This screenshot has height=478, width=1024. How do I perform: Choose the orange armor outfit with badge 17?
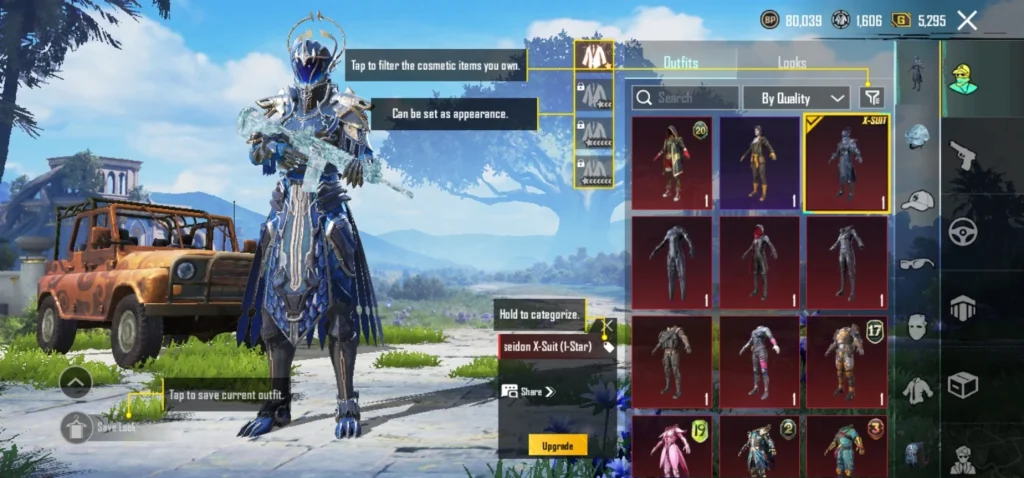(846, 362)
